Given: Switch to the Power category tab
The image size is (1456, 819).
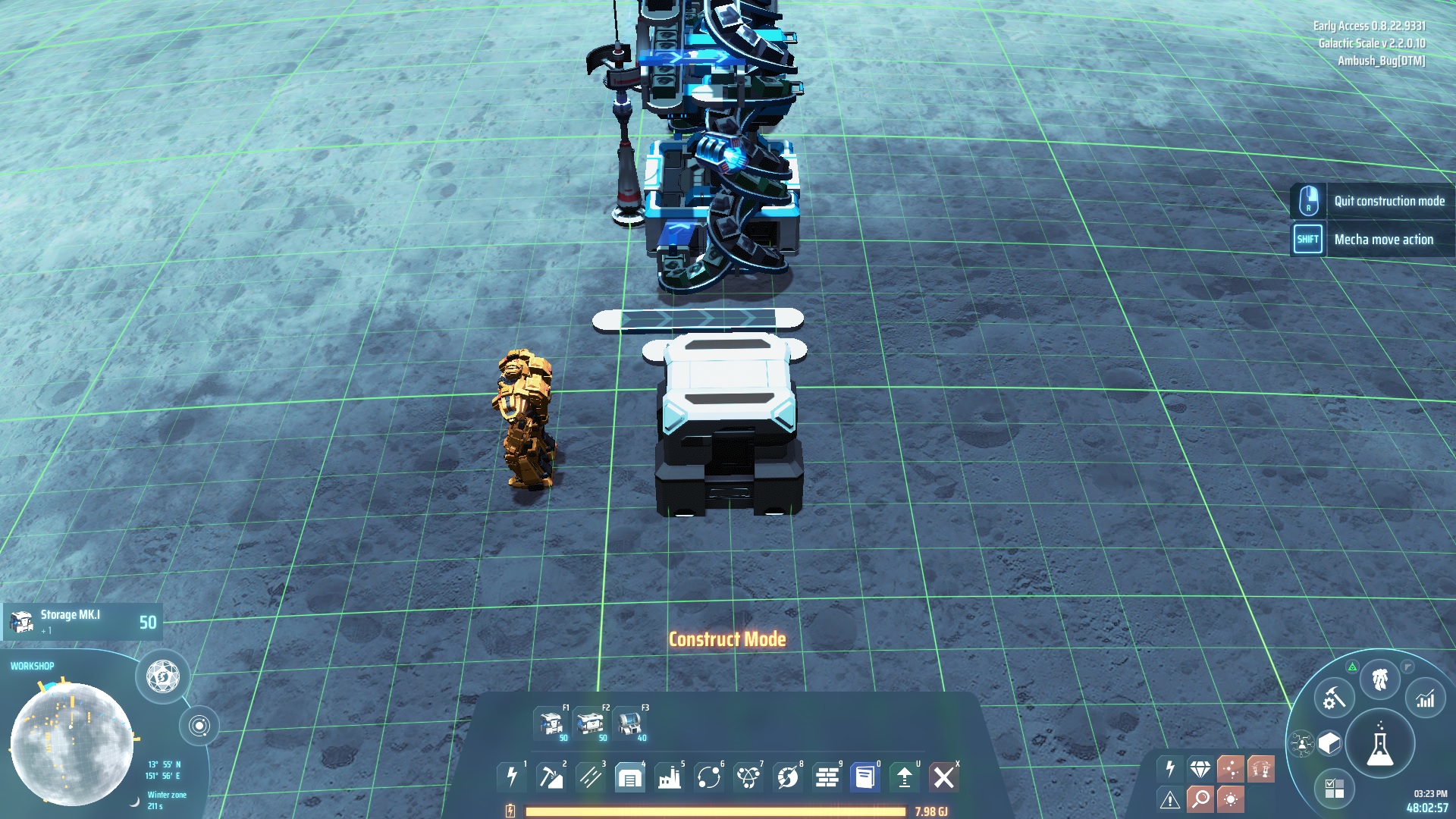Looking at the screenshot, I should coord(513,777).
